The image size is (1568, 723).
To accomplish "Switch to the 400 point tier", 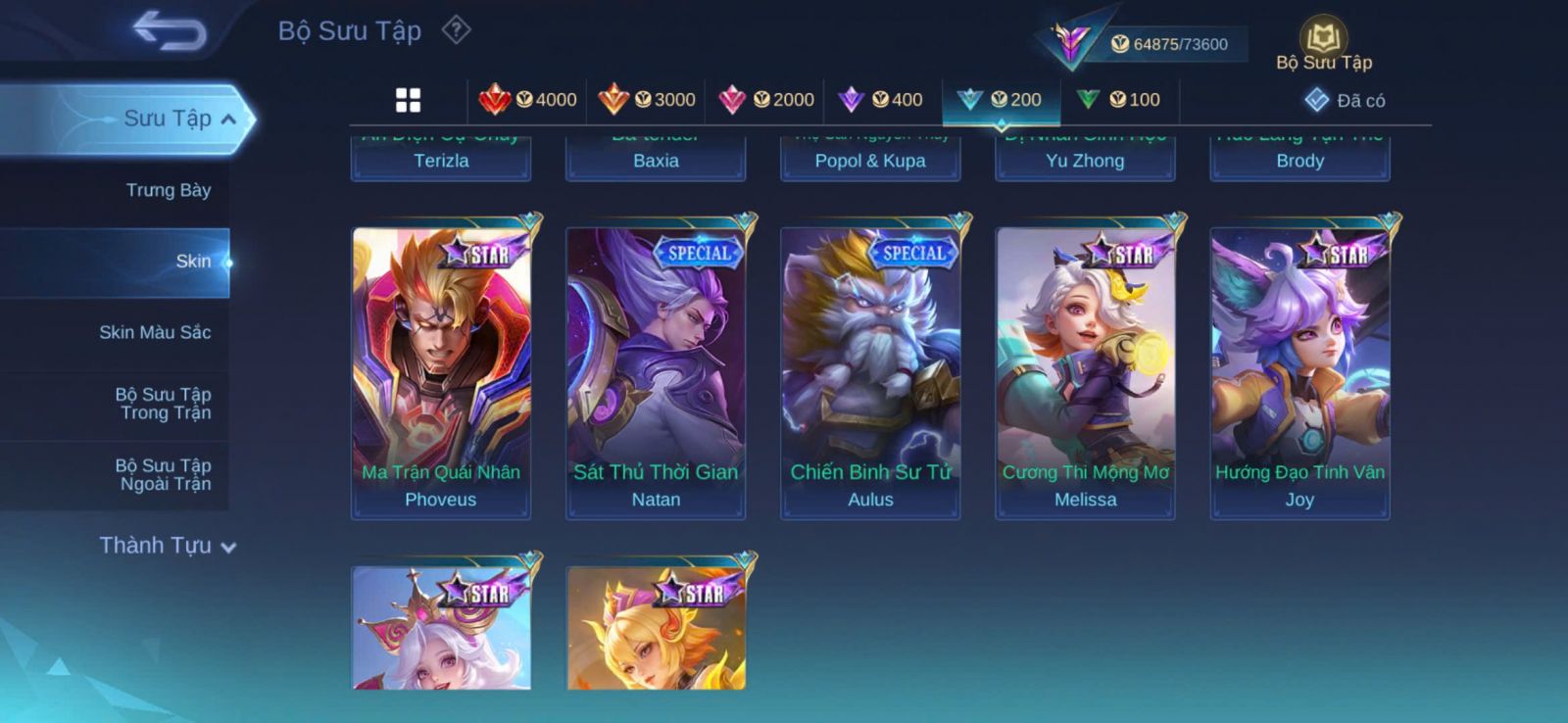I will coord(882,100).
